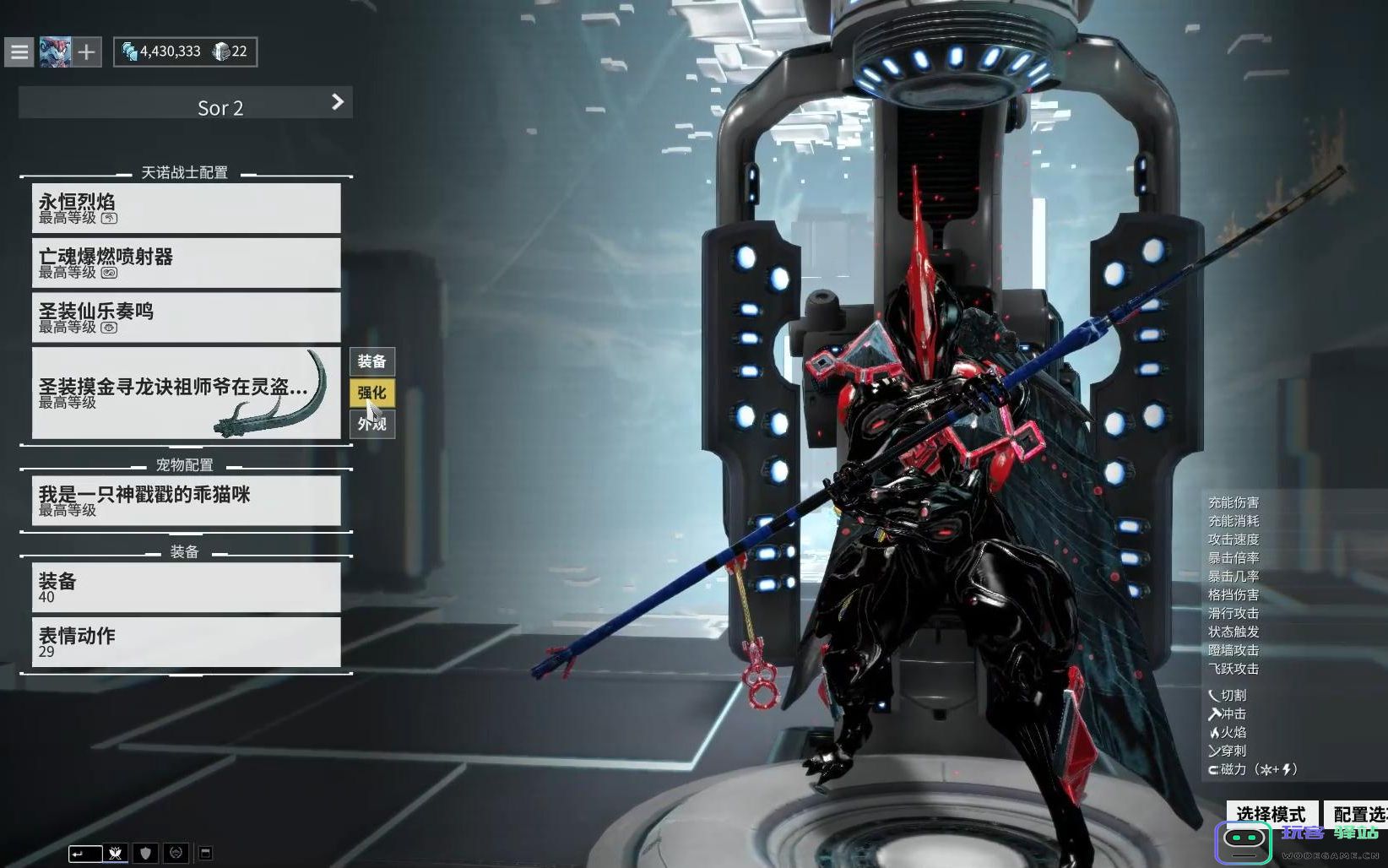The height and width of the screenshot is (868, 1388).
Task: Open 强化 upgrade for the melee weapon
Action: point(371,393)
